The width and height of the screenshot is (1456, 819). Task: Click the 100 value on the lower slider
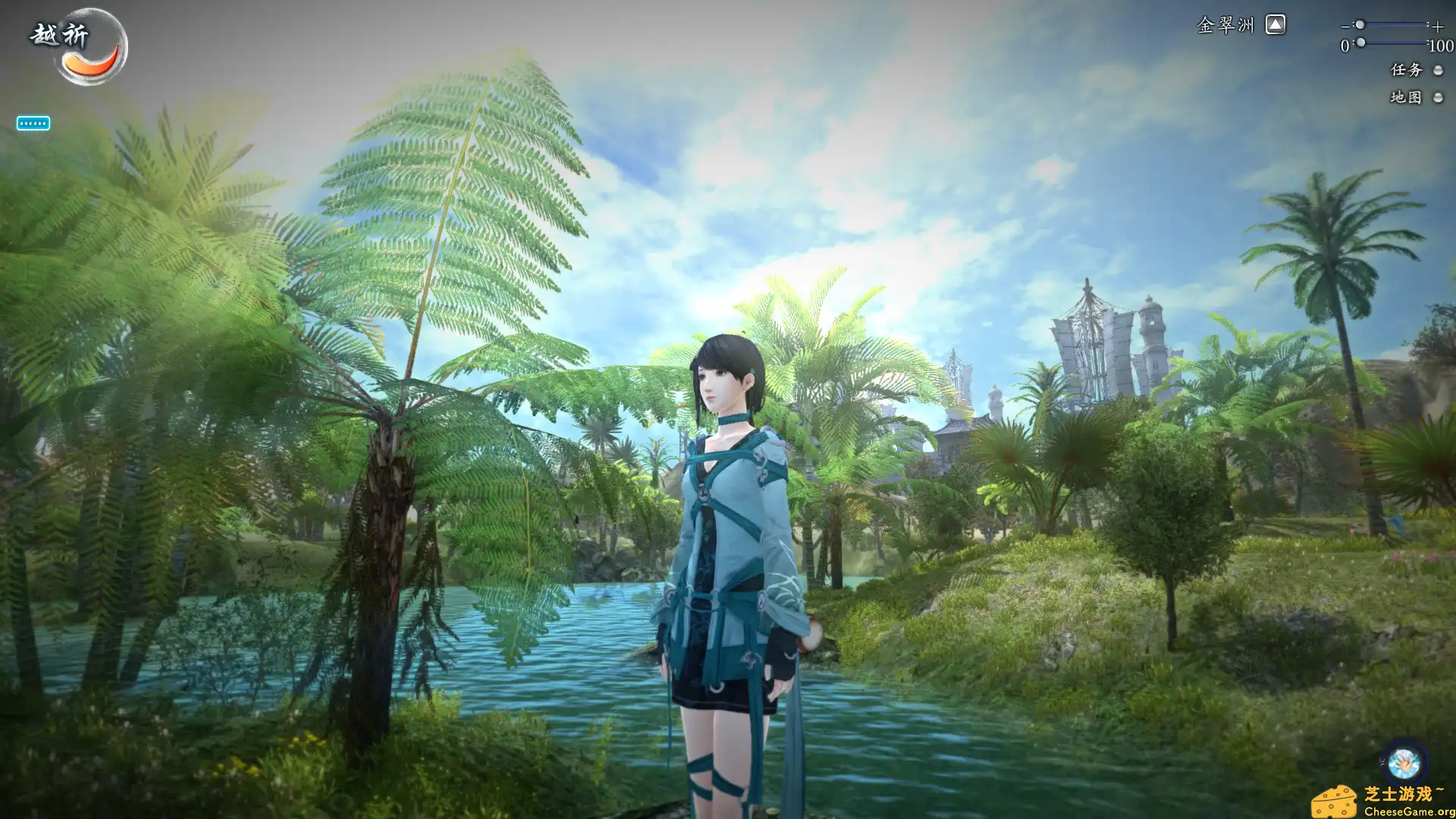tap(1440, 45)
